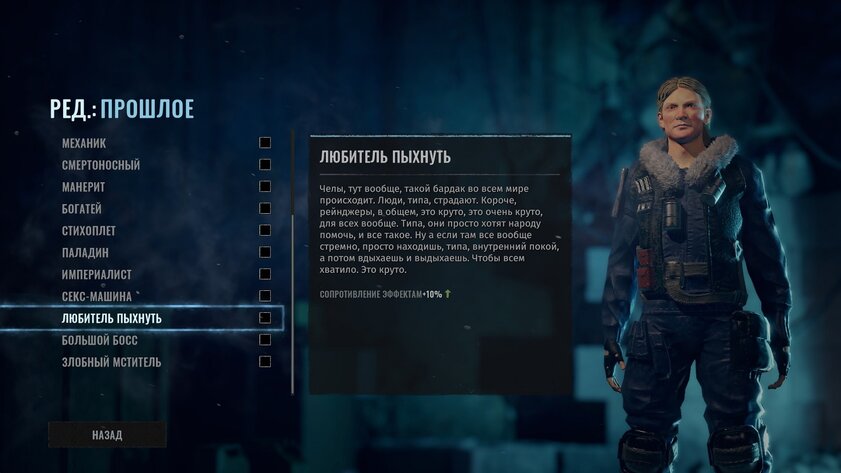Image resolution: width=841 pixels, height=473 pixels.
Task: Select the Механик background entry
Action: 84,143
